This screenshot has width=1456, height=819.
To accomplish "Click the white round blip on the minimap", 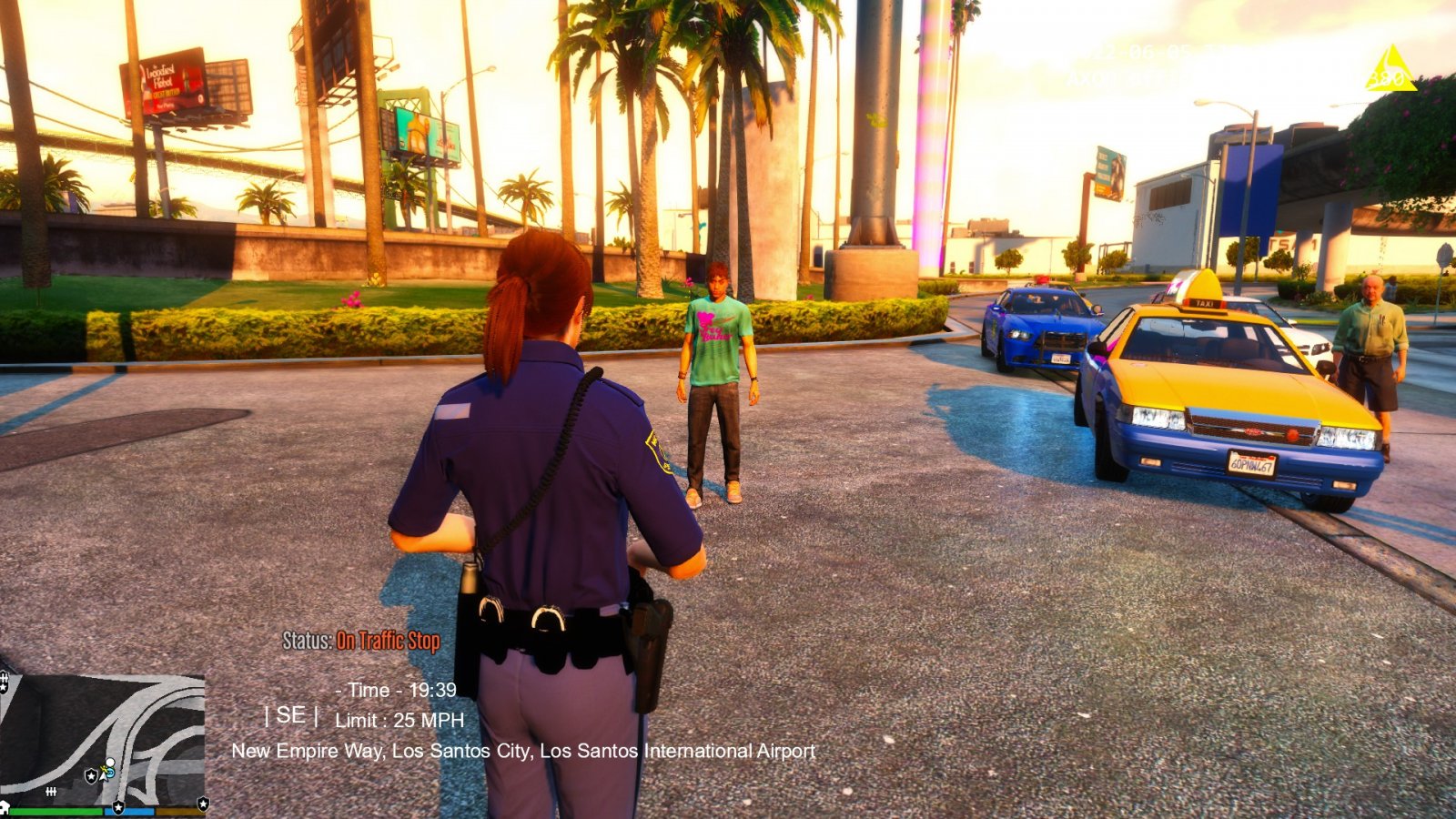I will [110, 763].
